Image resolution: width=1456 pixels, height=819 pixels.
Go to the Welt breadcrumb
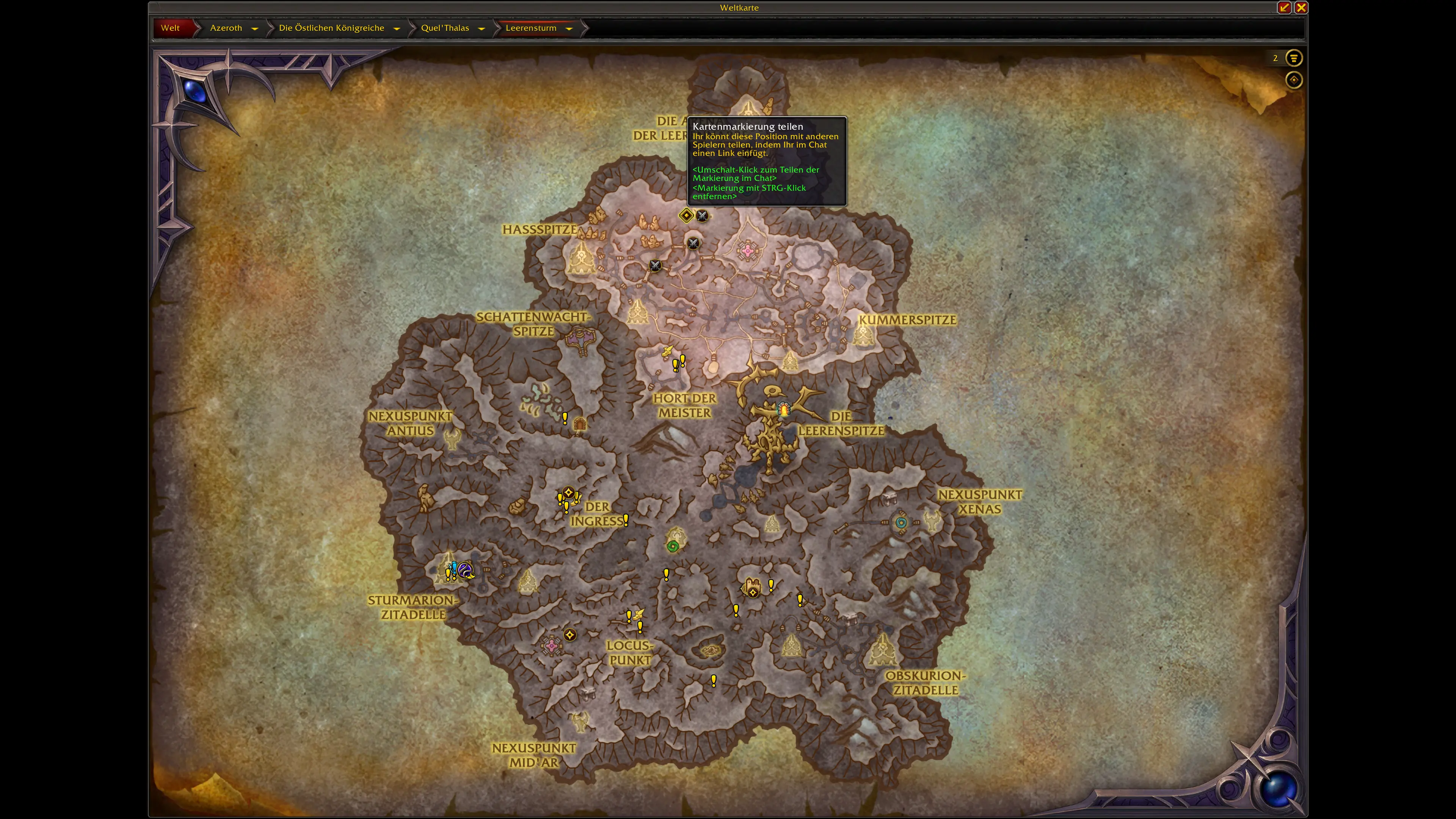pyautogui.click(x=170, y=28)
